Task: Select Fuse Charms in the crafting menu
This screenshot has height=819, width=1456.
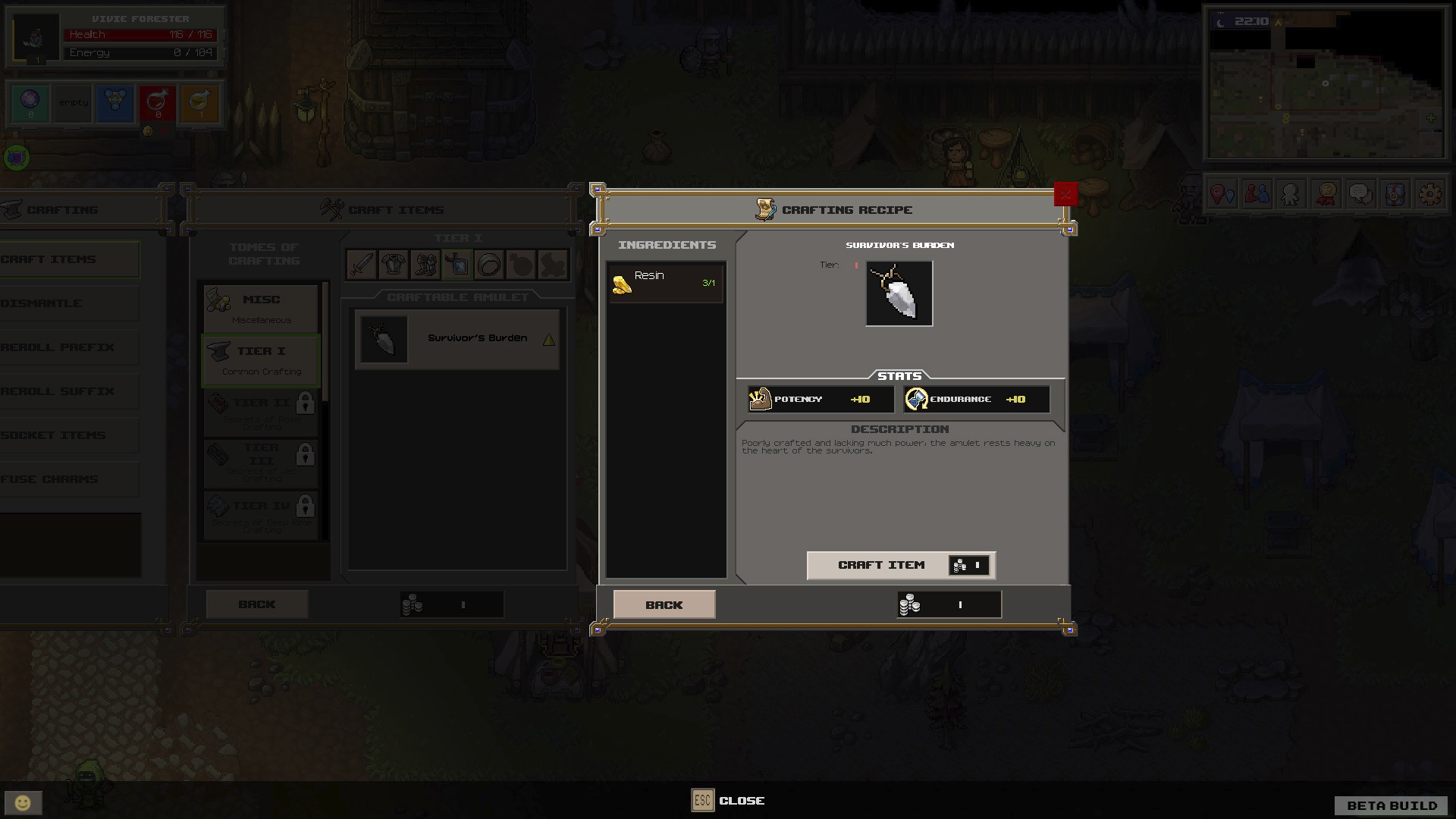Action: [68, 479]
